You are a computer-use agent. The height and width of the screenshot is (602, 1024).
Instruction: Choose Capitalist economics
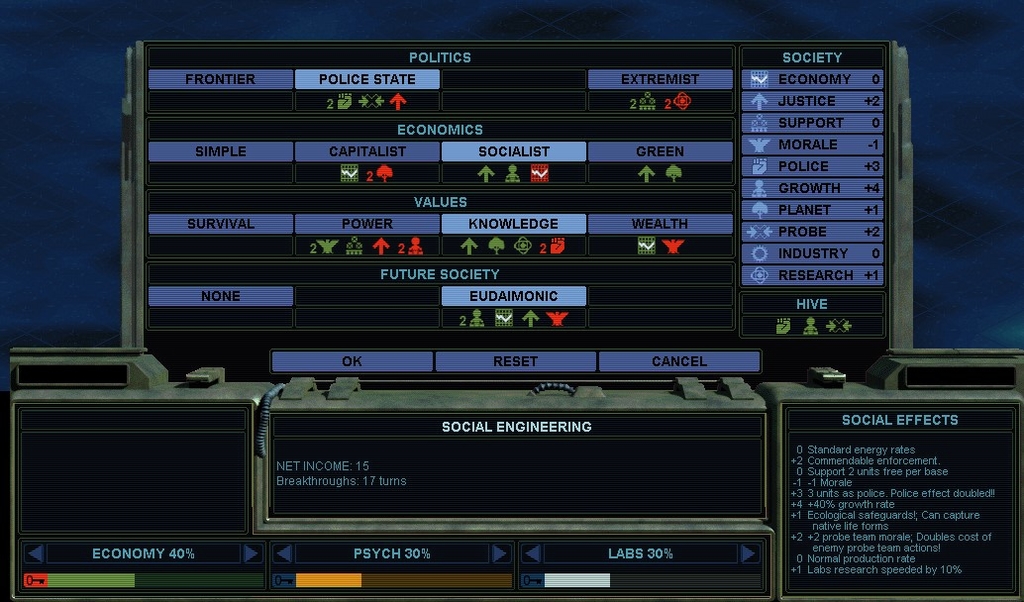point(367,151)
